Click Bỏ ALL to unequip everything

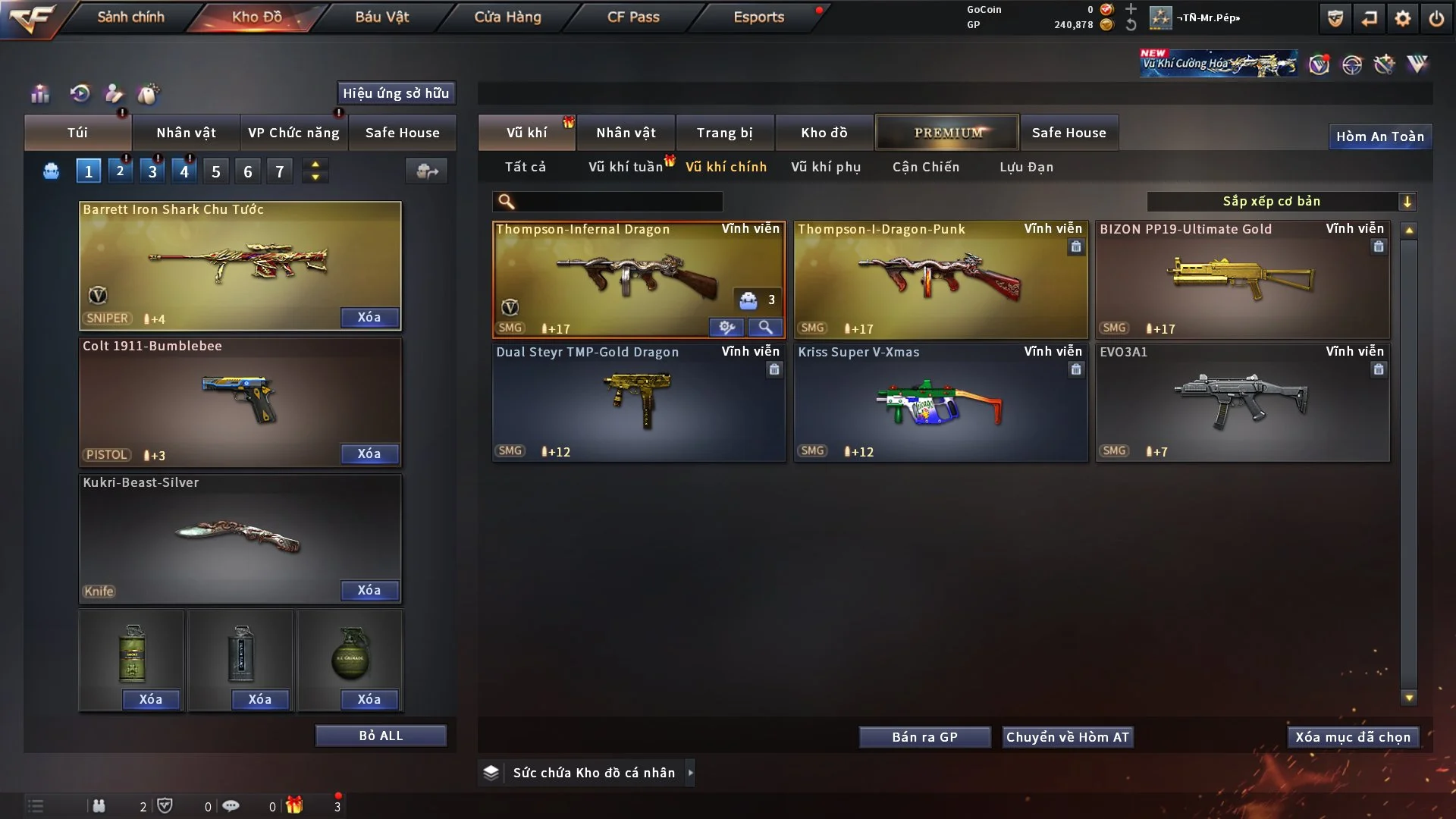coord(381,736)
